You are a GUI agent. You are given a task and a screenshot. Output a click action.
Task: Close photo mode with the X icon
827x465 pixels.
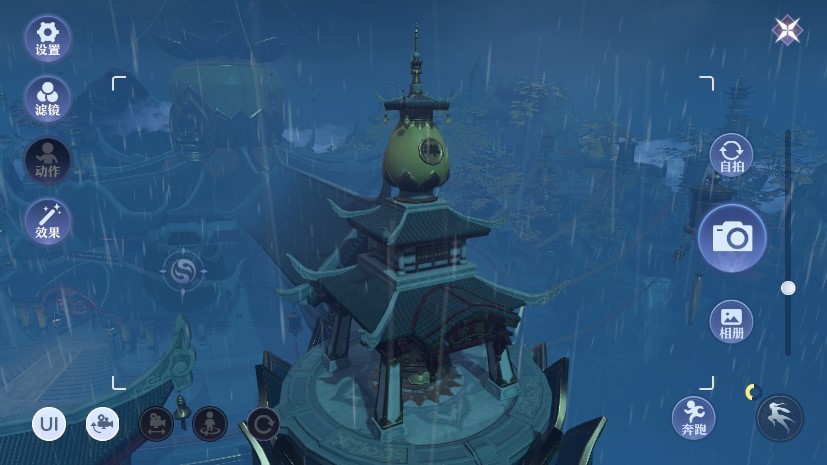point(787,31)
